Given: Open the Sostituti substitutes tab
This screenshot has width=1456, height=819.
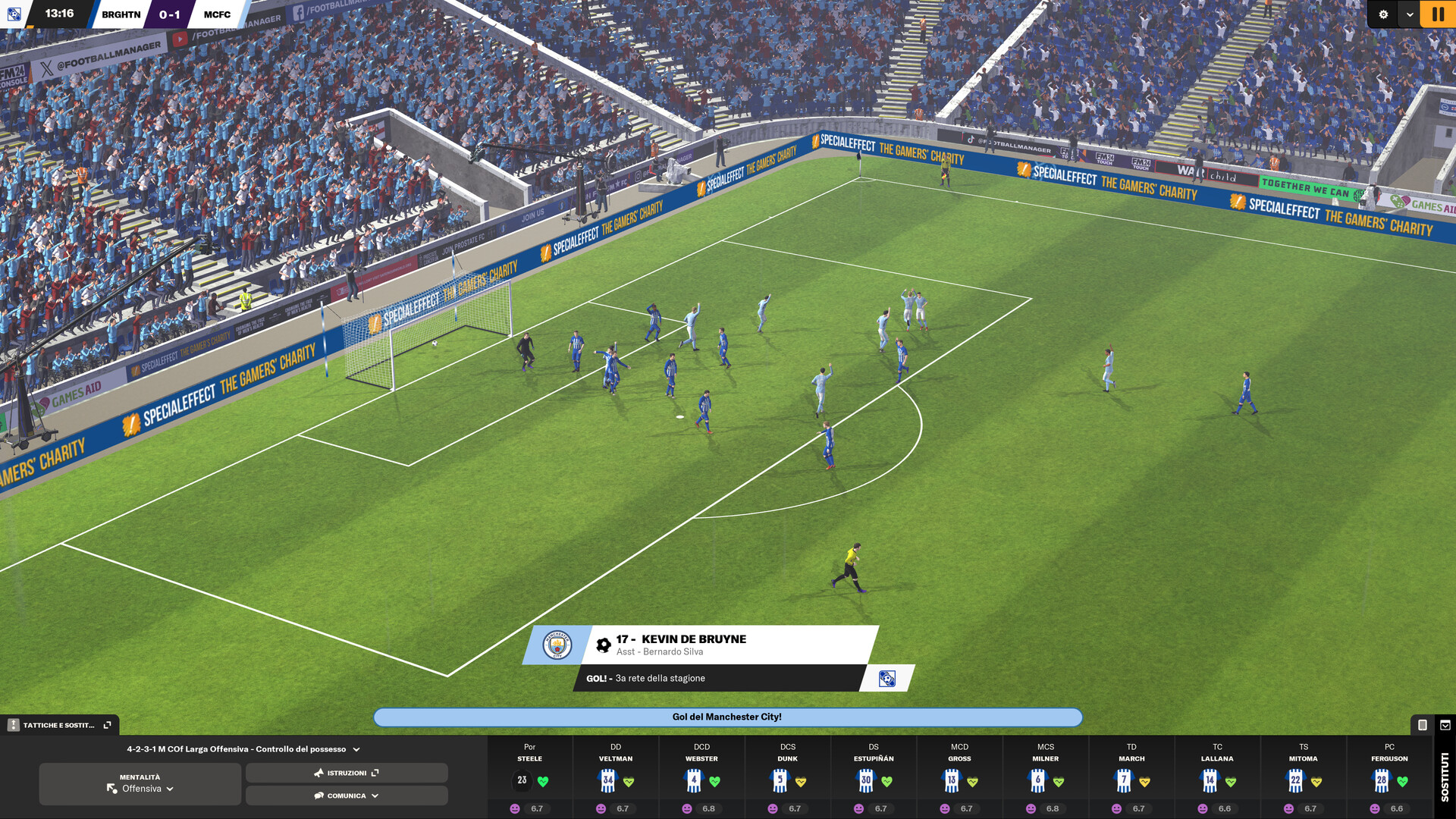Looking at the screenshot, I should coord(1445,777).
